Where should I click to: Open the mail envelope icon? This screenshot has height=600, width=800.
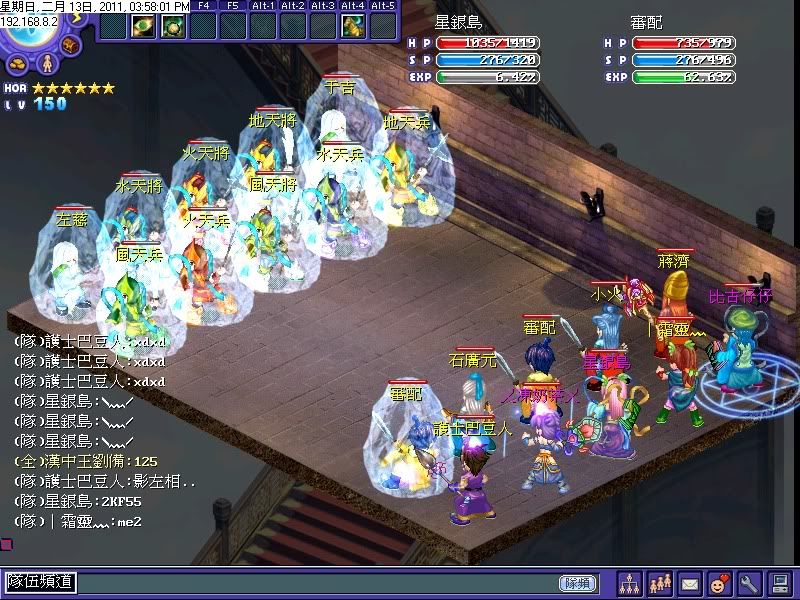click(x=689, y=582)
